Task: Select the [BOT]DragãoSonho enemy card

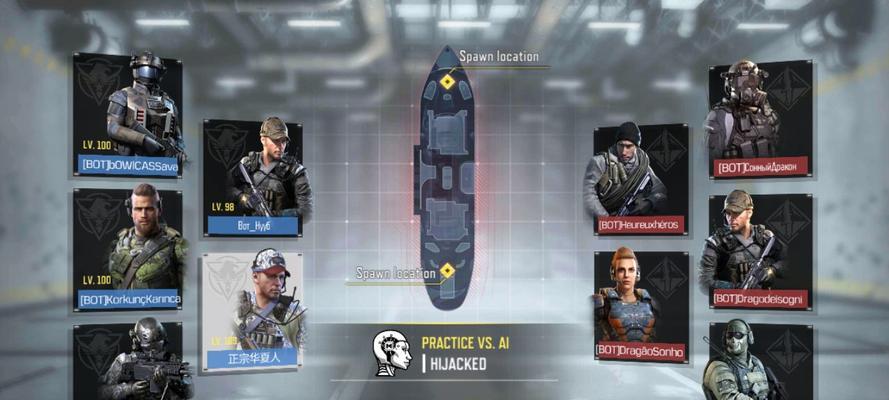Action: coord(640,305)
